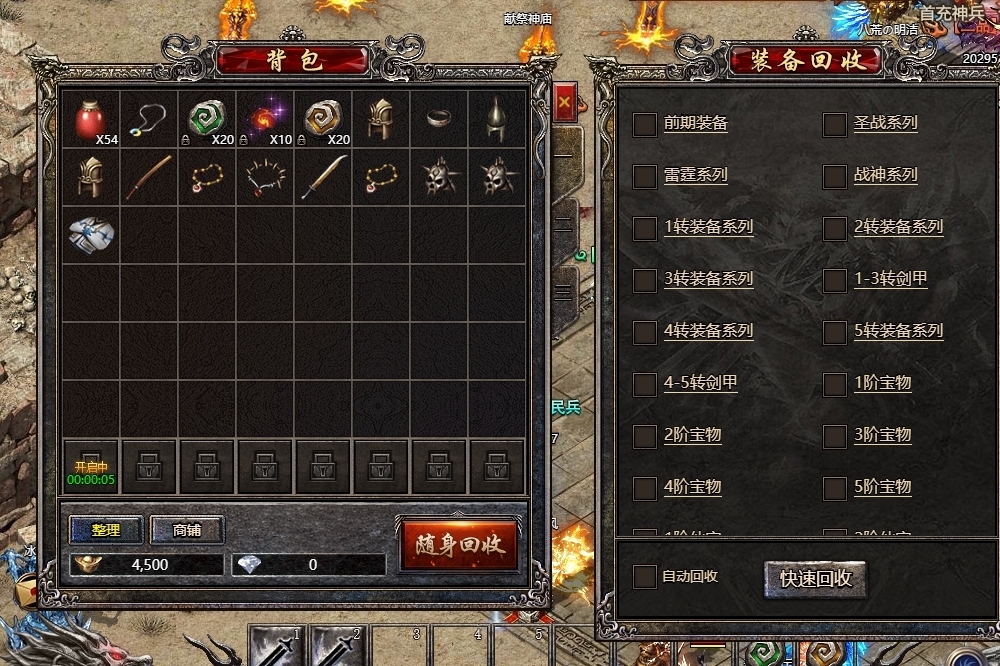Close the backpack with the red X
Viewport: 1000px width, 666px height.
pos(564,102)
